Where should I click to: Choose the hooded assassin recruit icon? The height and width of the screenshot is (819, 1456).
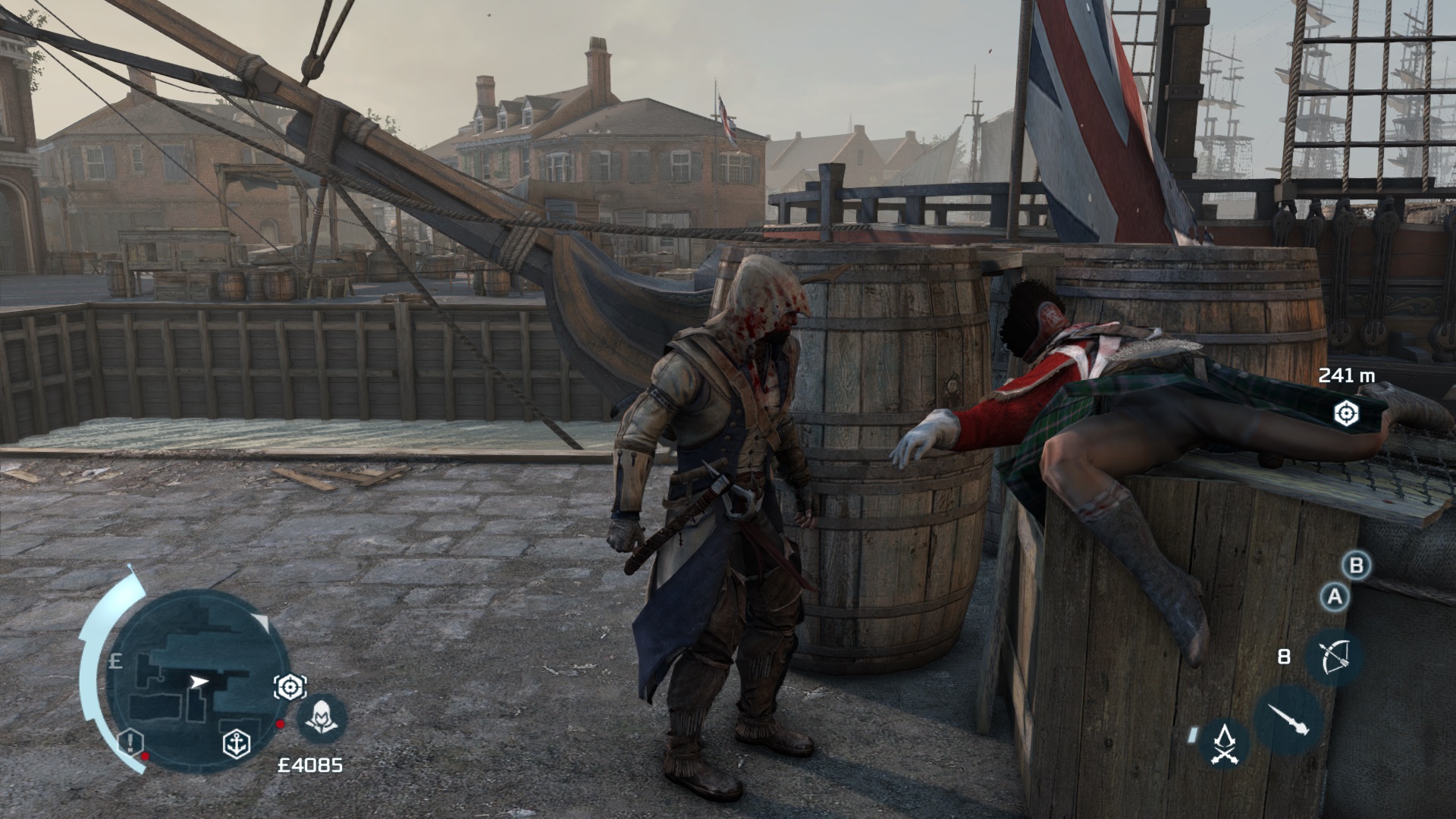320,717
